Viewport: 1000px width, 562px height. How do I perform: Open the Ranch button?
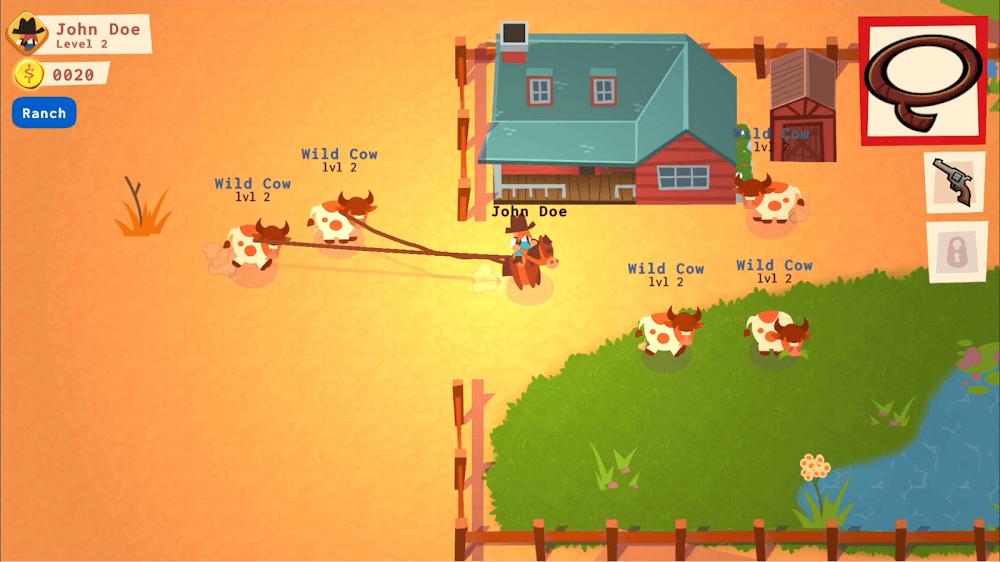(x=44, y=113)
